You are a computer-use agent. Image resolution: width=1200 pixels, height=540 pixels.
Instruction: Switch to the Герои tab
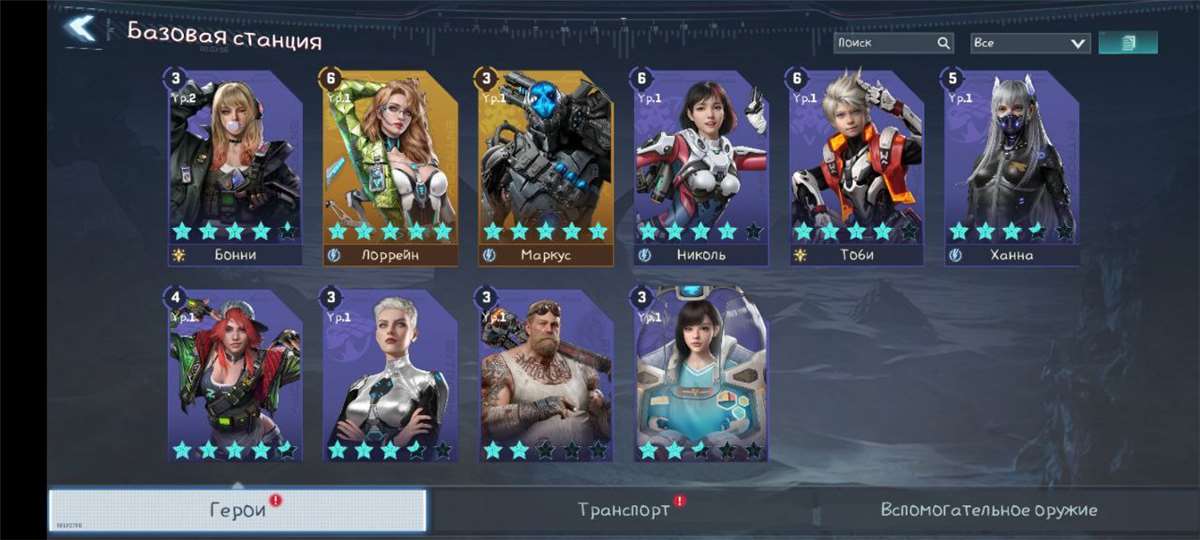click(x=238, y=510)
